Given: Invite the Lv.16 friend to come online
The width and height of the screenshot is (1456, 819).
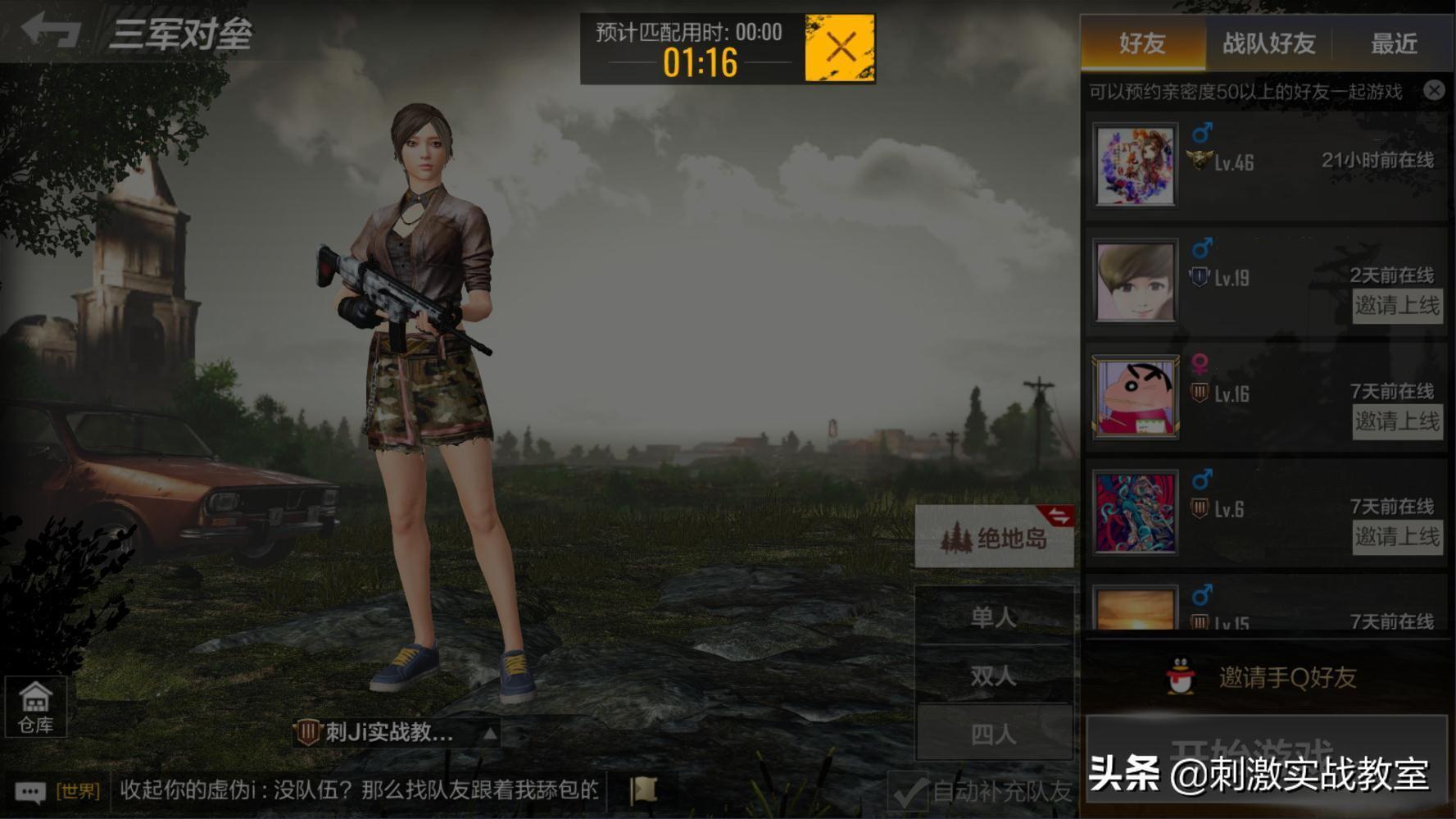Looking at the screenshot, I should pyautogui.click(x=1397, y=421).
